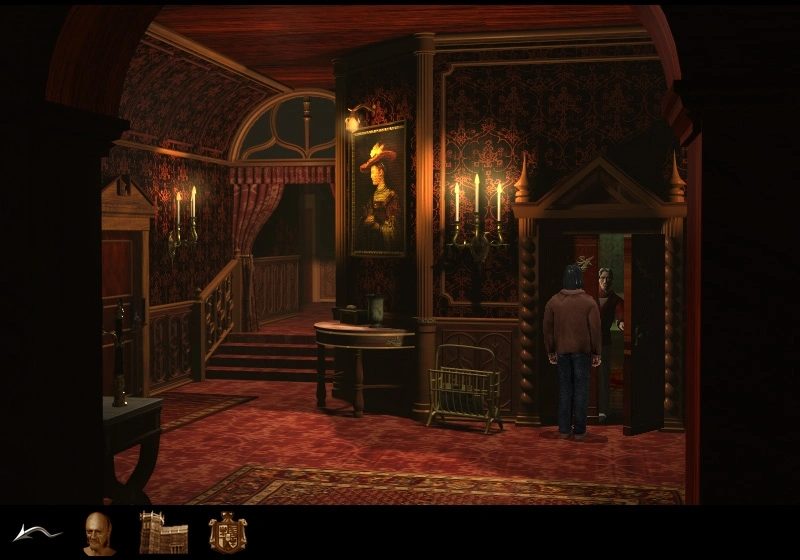The height and width of the screenshot is (560, 800).
Task: Select the castle tower dialogue topic
Action: (x=163, y=533)
